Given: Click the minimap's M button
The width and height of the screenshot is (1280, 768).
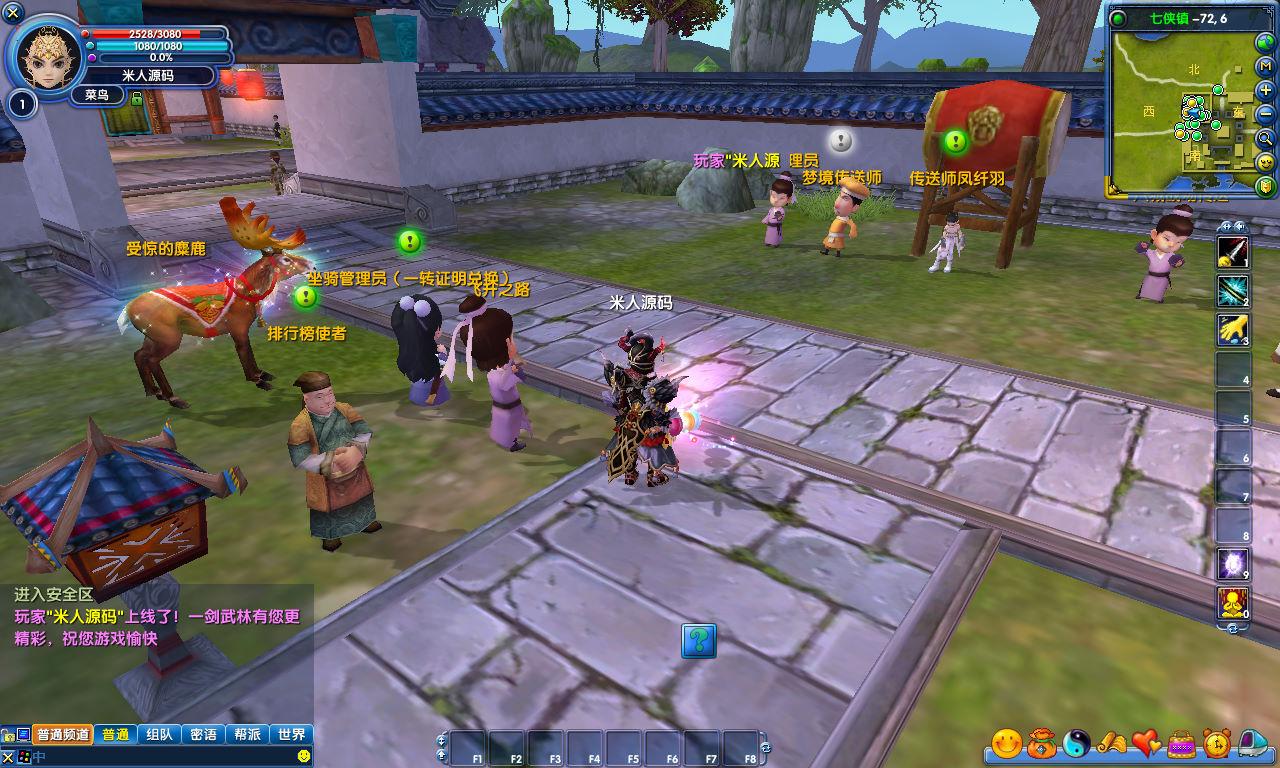Looking at the screenshot, I should [x=1265, y=66].
